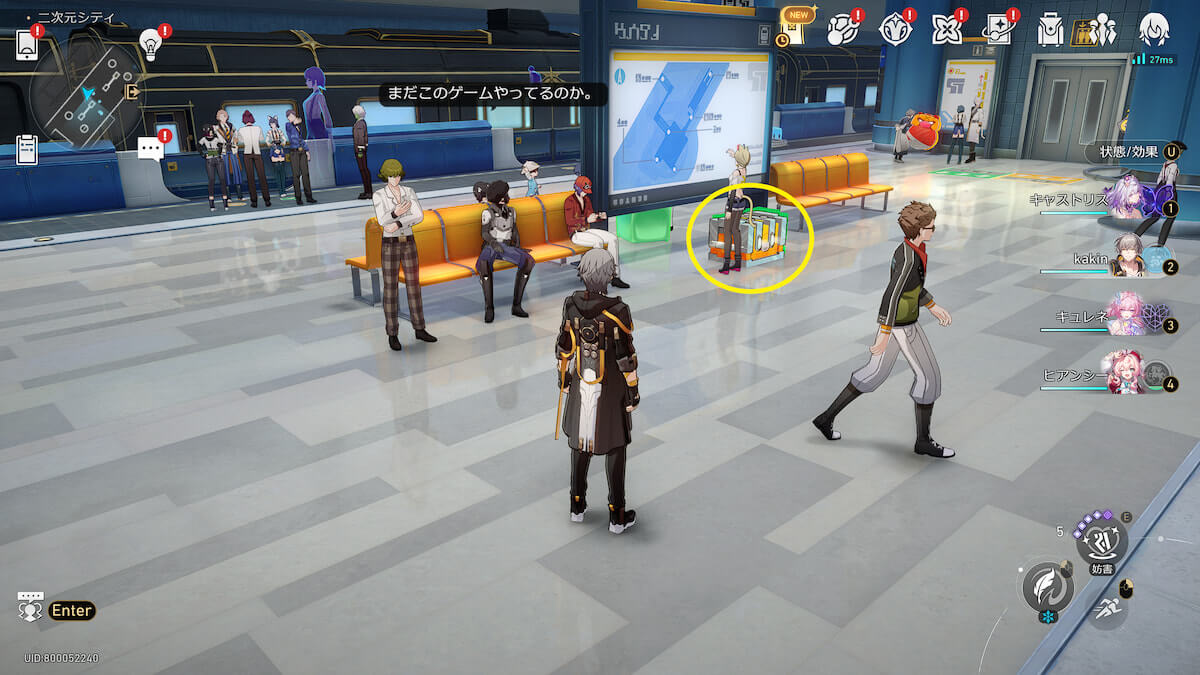The height and width of the screenshot is (675, 1200).
Task: Open the phone menu icon
Action: click(x=27, y=46)
